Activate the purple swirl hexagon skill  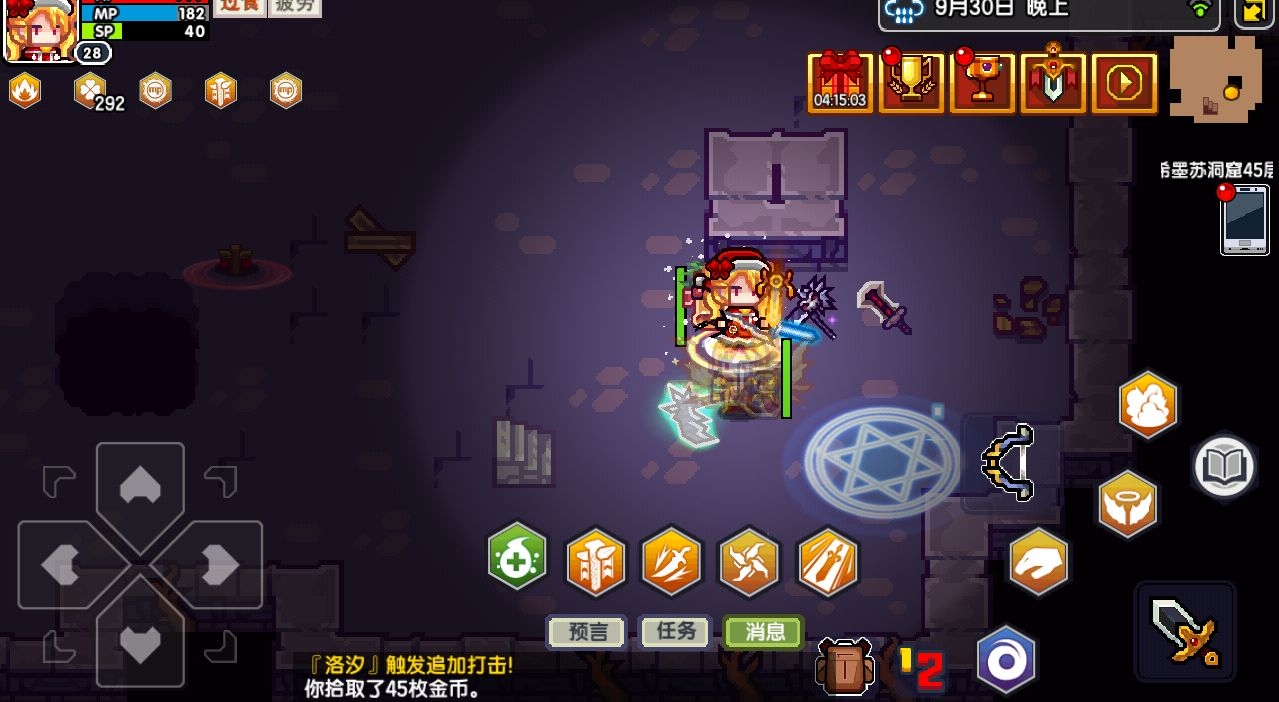point(1005,660)
